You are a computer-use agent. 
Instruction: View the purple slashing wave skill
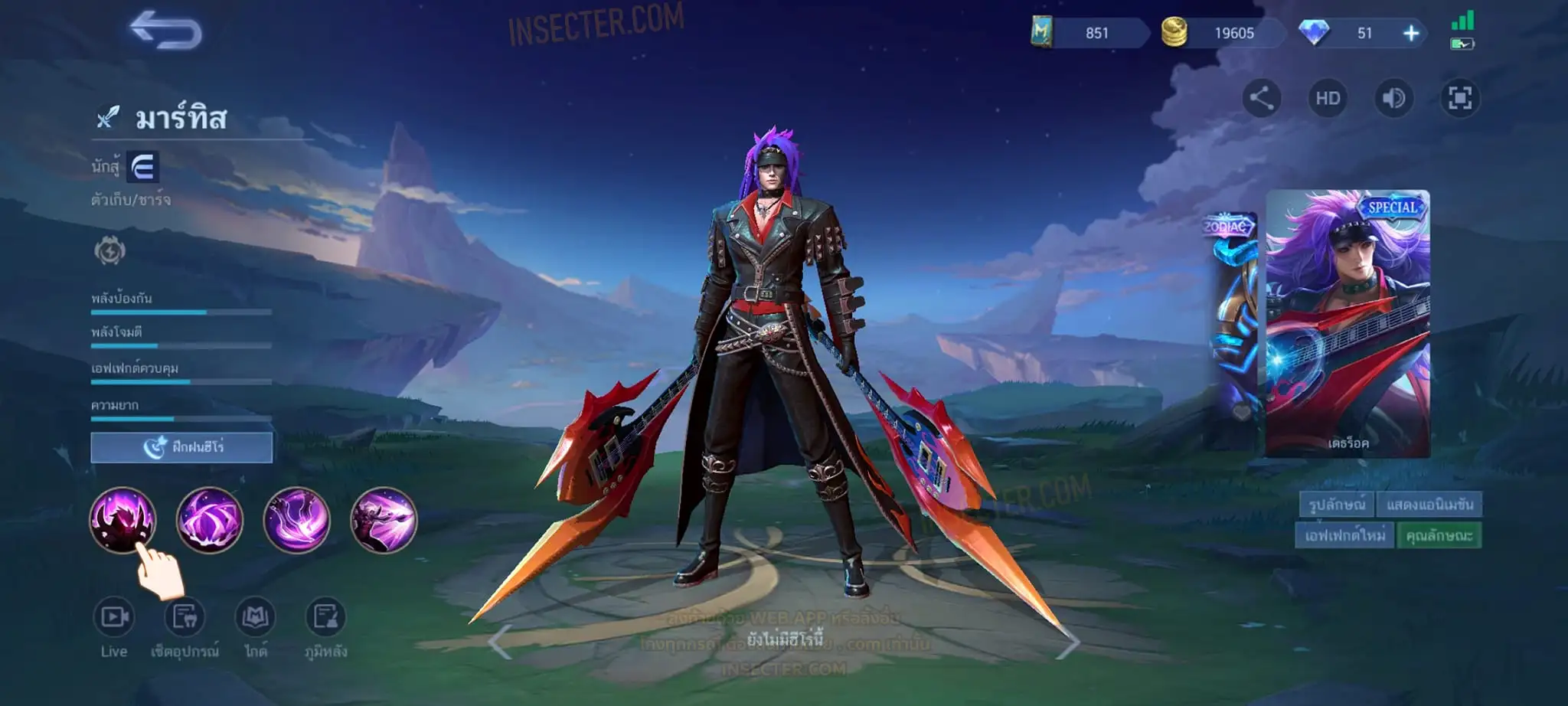(297, 520)
